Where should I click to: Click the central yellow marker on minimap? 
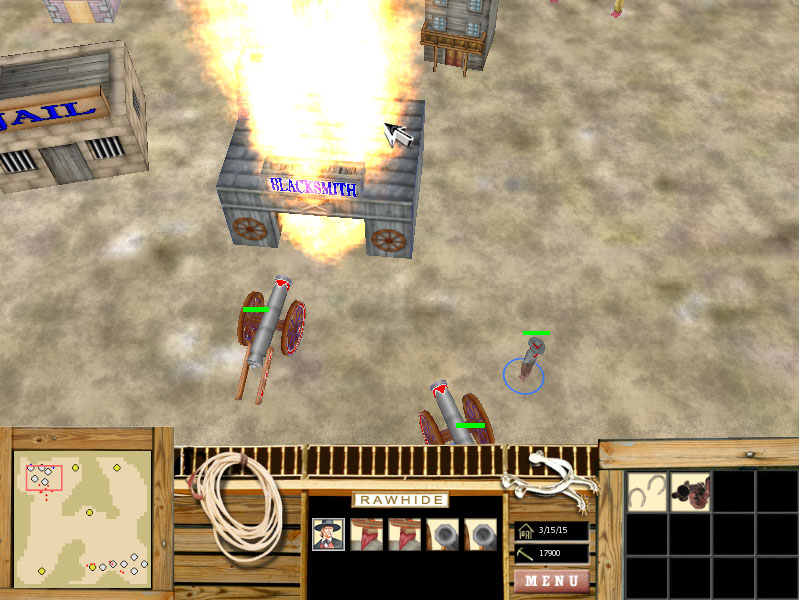tap(89, 512)
